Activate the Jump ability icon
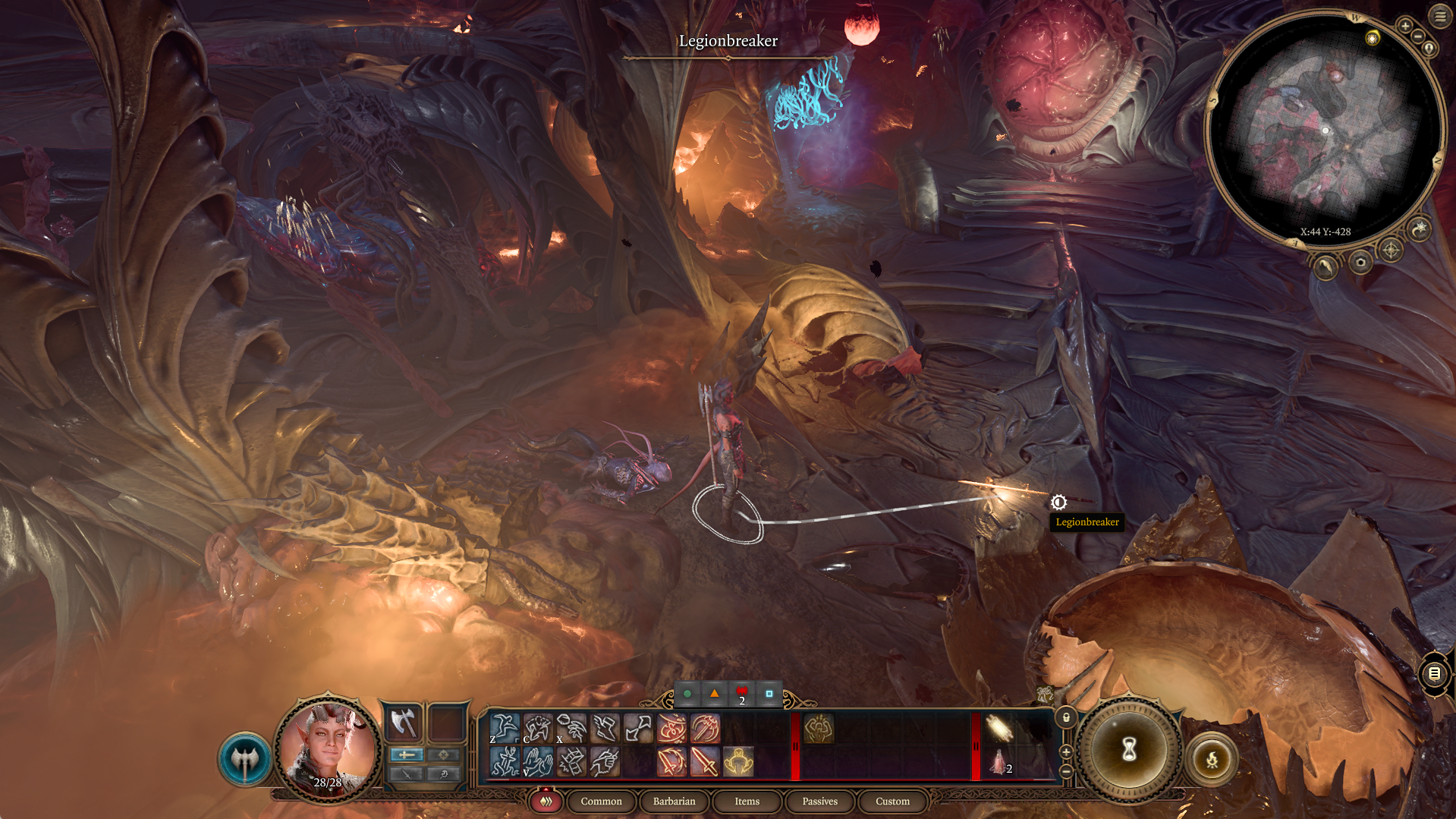Screen dimensions: 1456x819 [504, 727]
